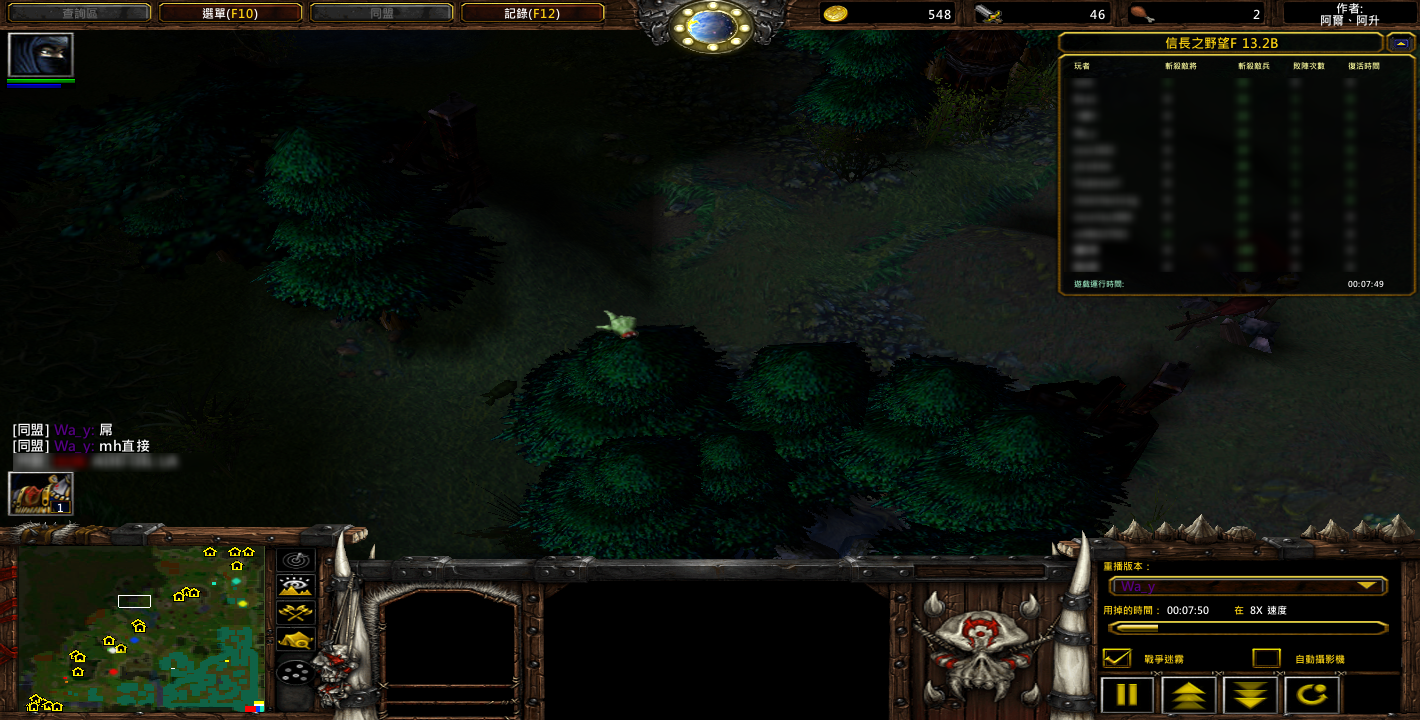
Task: Pause the replay playback
Action: (1127, 694)
